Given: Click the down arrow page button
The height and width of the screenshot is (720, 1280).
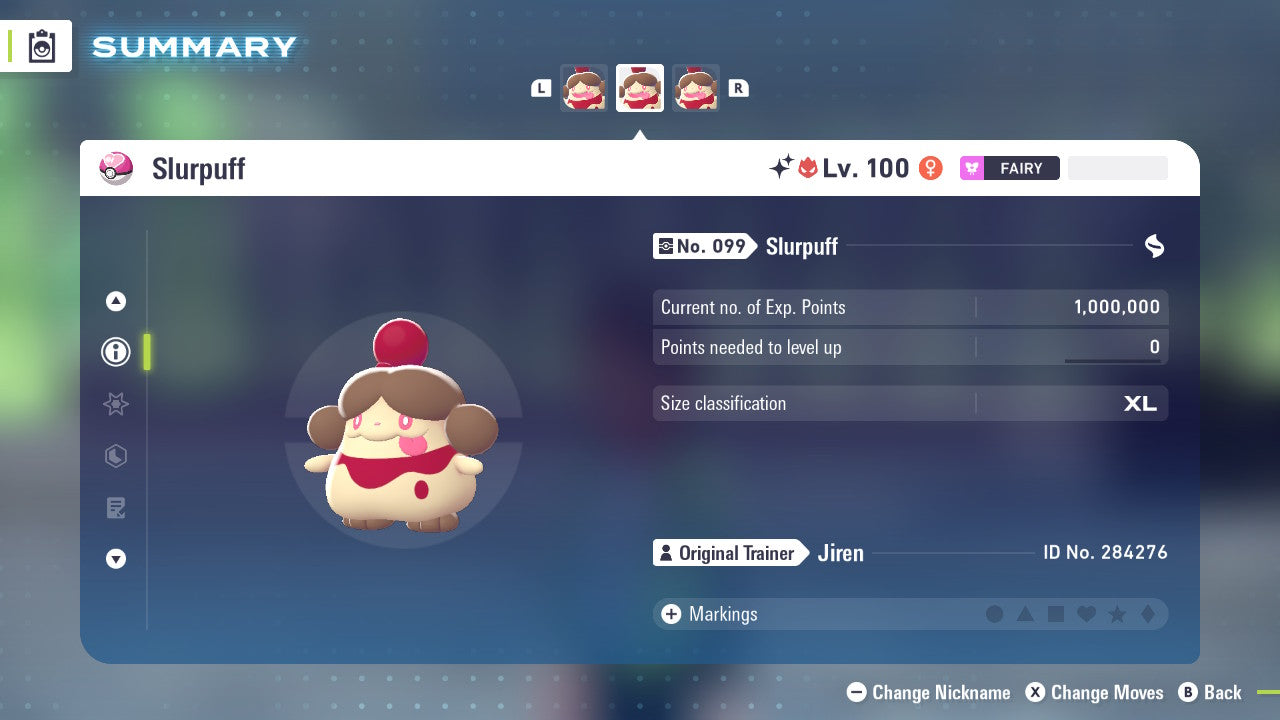Looking at the screenshot, I should pyautogui.click(x=116, y=559).
